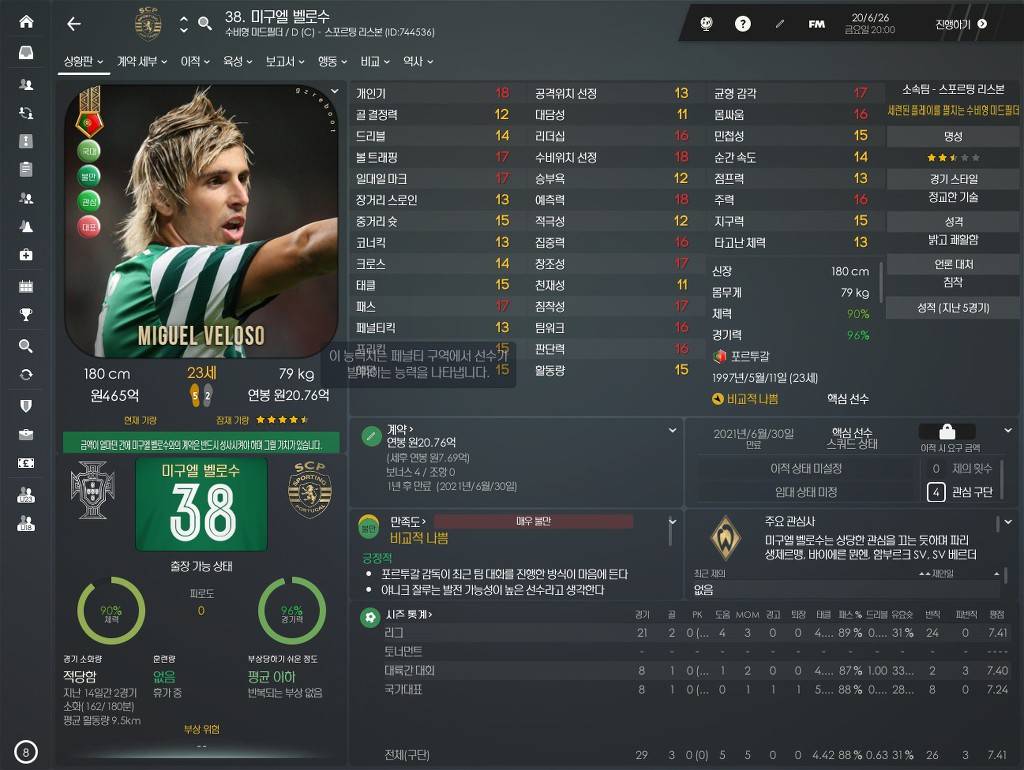Viewport: 1024px width, 770px height.
Task: Click the 시즌 통계 header link
Action: pos(411,614)
